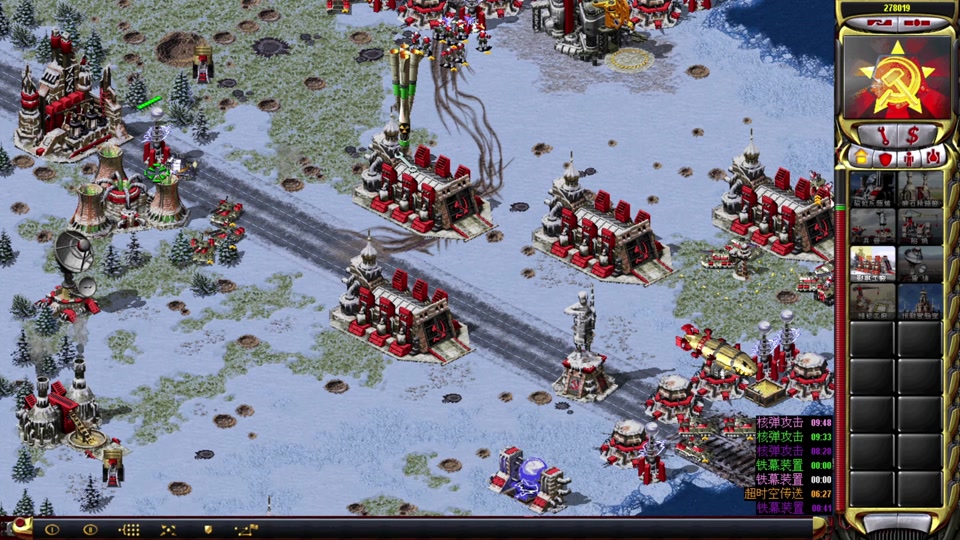Select the Service Depot build icon
Screen dimensions: 960x540
click(x=872, y=301)
